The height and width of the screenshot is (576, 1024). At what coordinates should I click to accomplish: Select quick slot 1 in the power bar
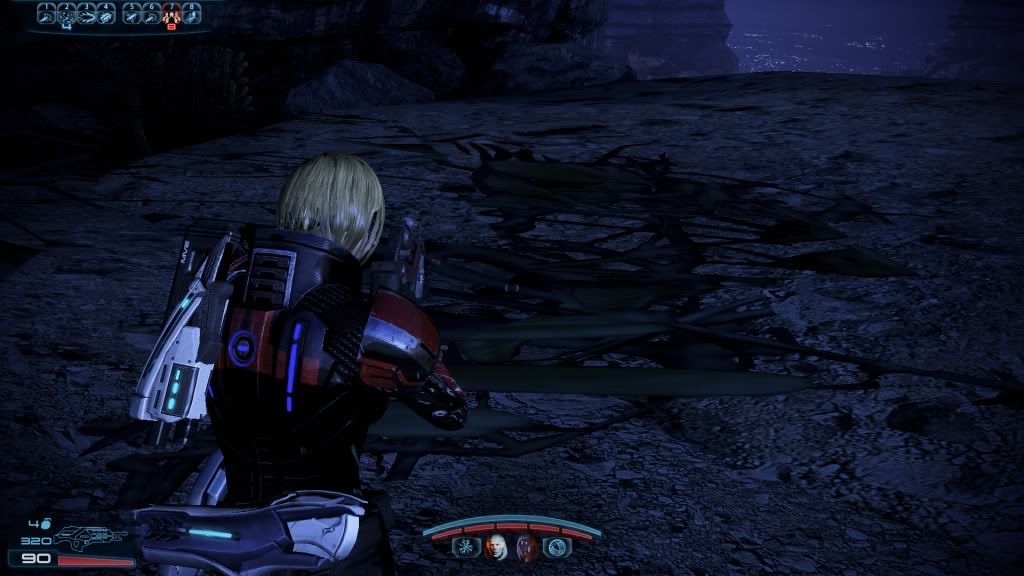[x=47, y=14]
